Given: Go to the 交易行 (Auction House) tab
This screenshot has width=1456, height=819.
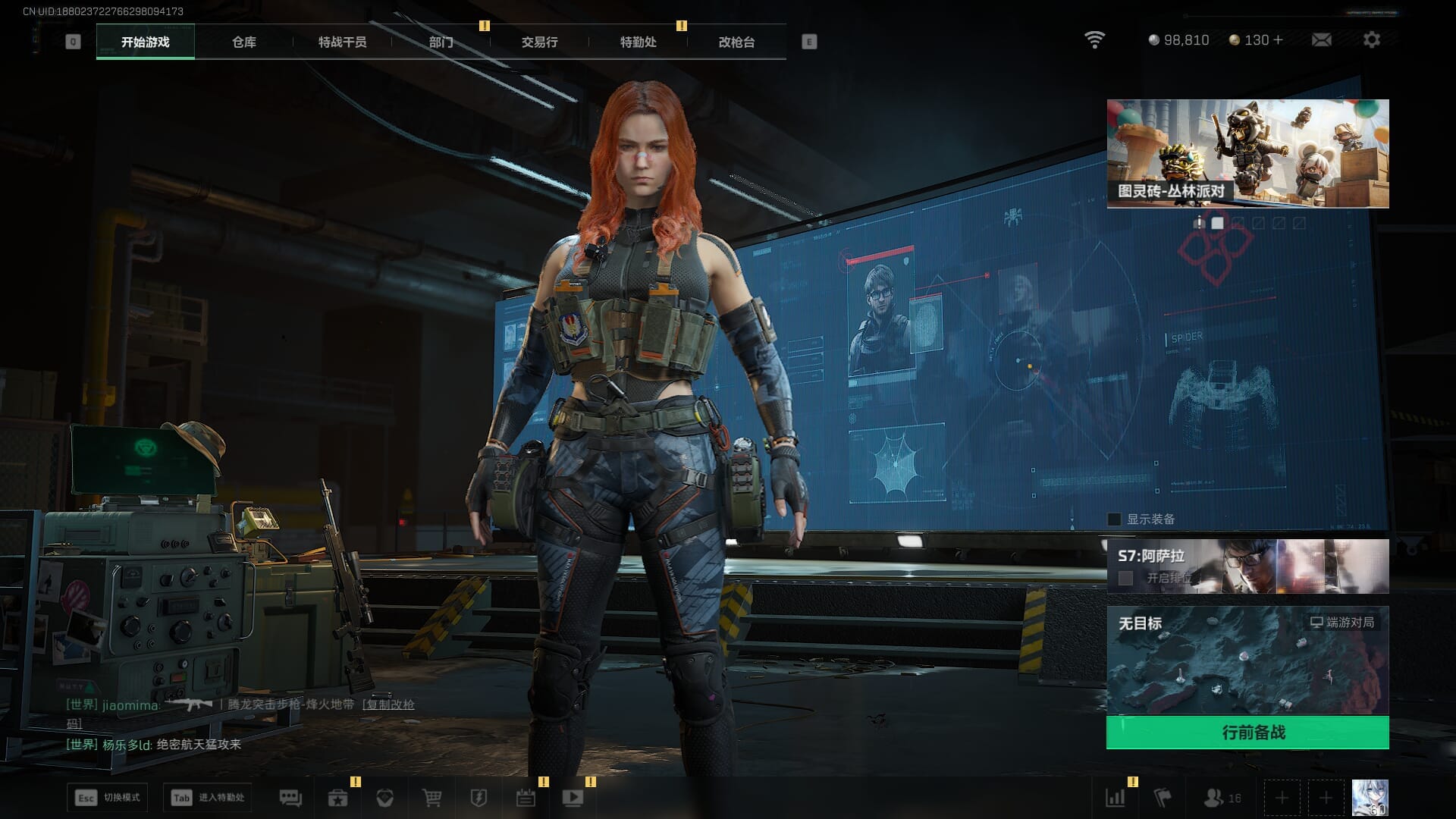Looking at the screenshot, I should (539, 42).
